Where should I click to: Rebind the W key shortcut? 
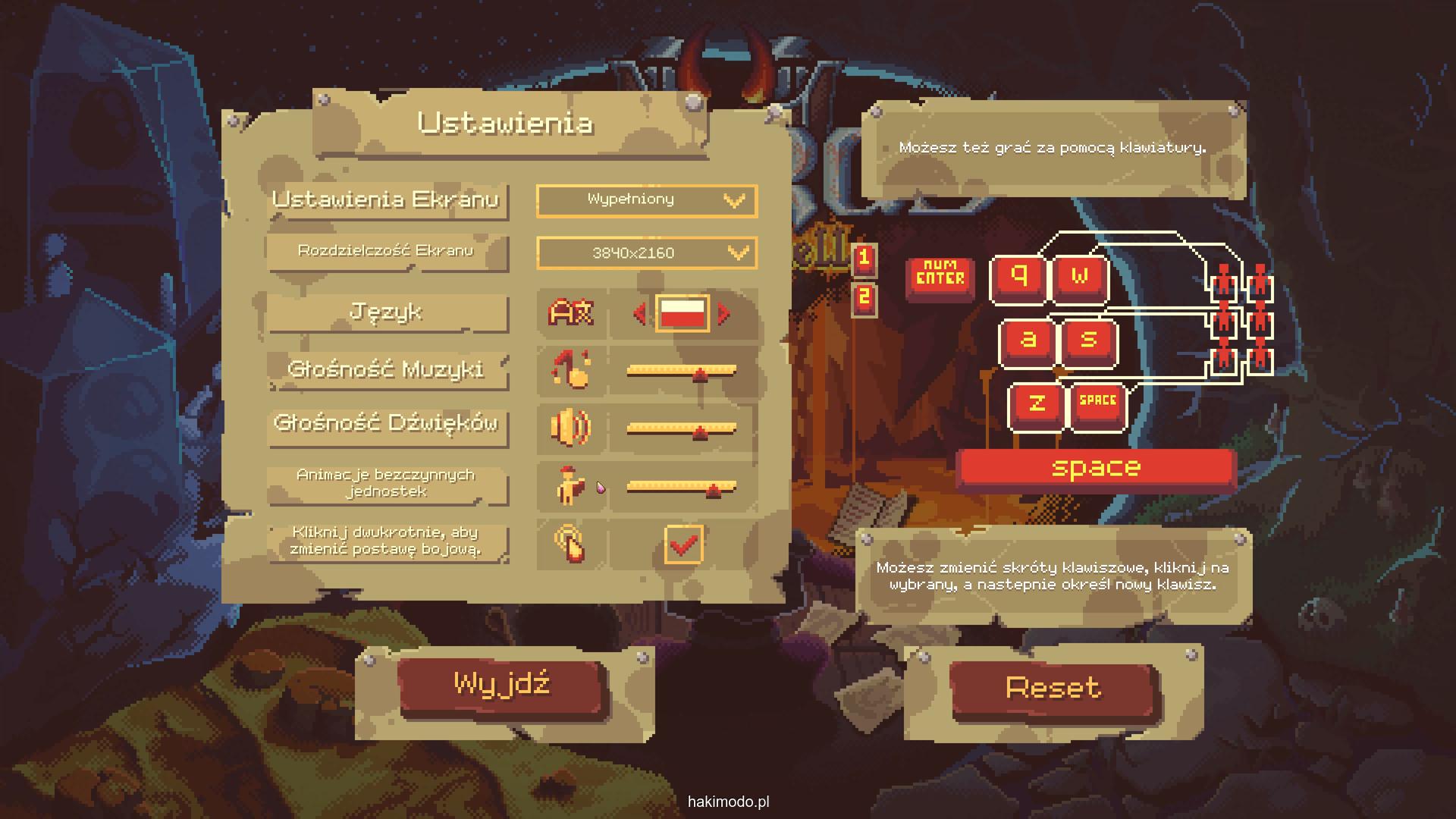pos(1079,278)
